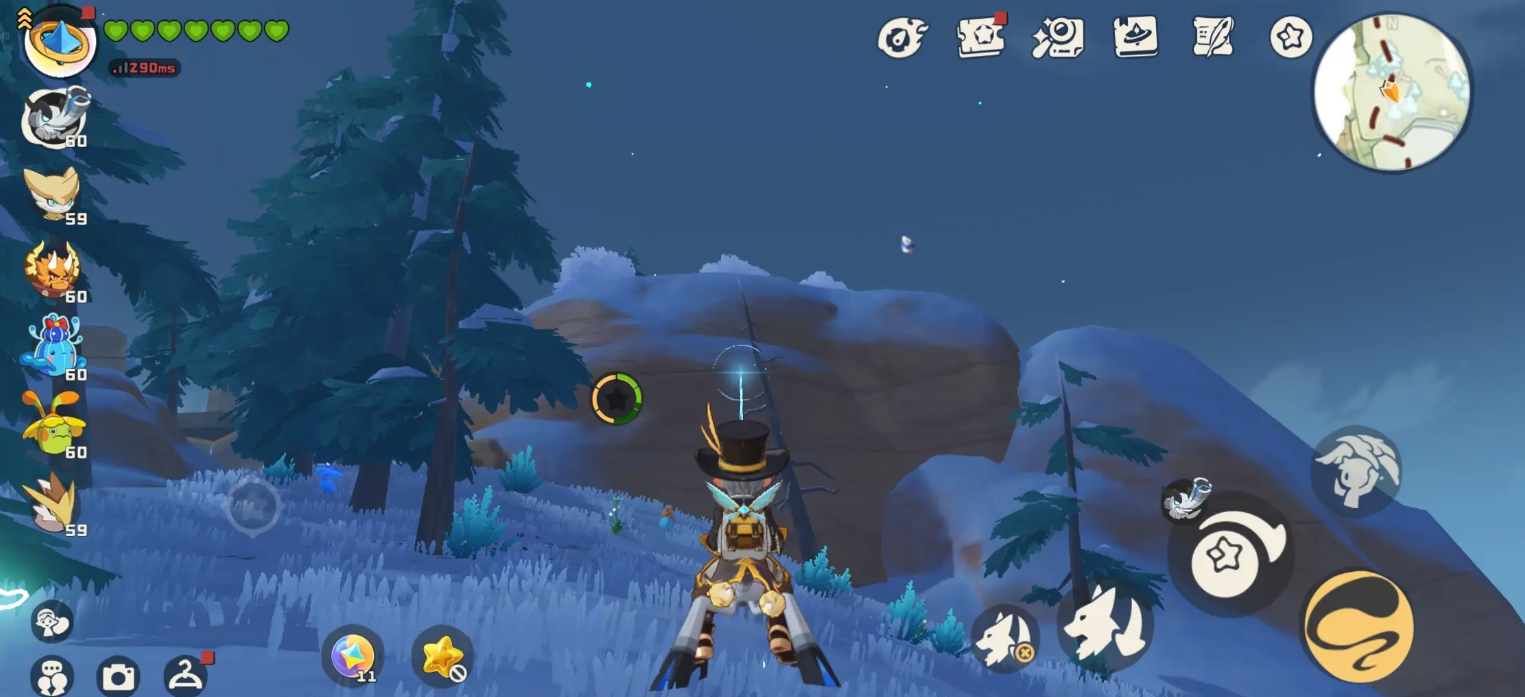Screen dimensions: 1525x697
Task: Open the scroll and quill quest log
Action: (1213, 38)
